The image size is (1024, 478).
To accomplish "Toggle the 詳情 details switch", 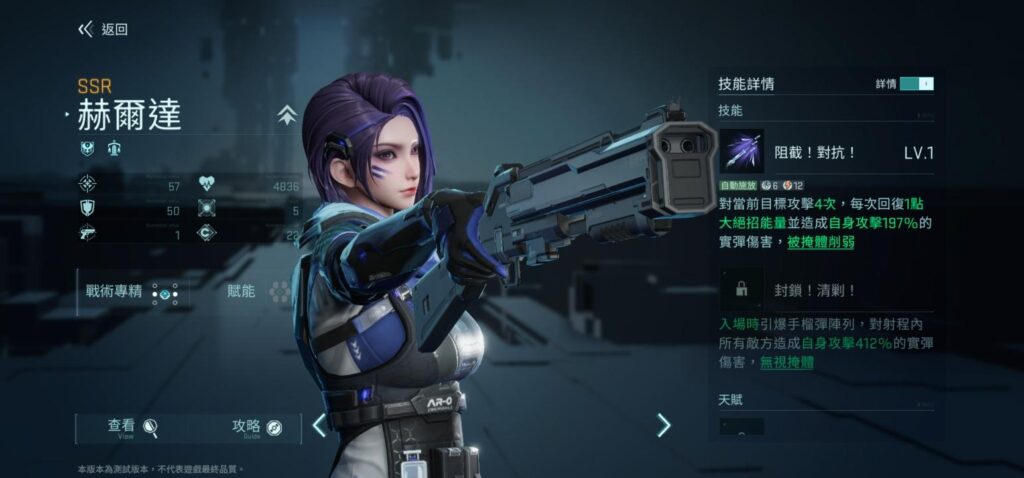I will pyautogui.click(x=916, y=84).
